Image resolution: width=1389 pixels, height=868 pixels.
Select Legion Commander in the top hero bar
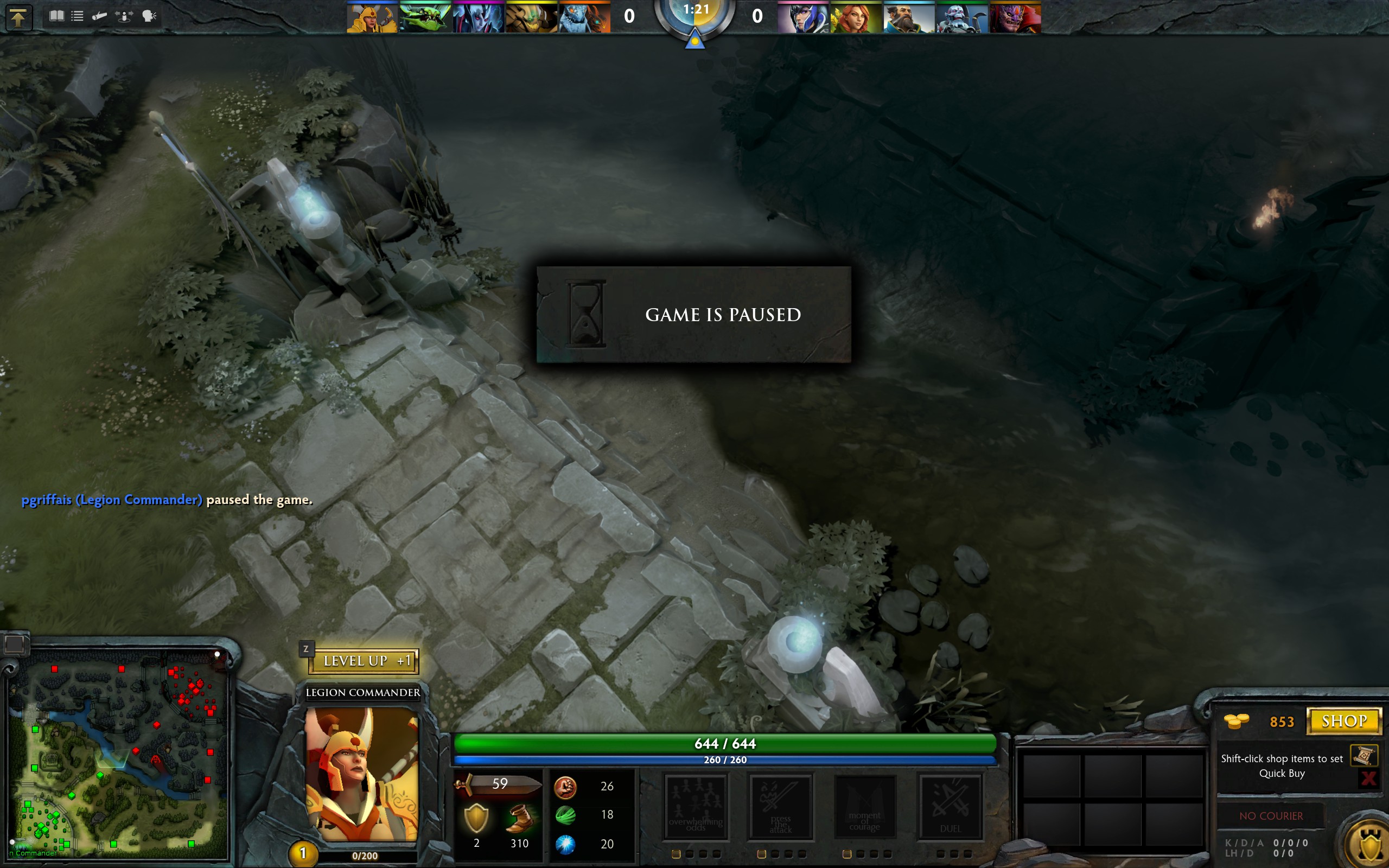(372, 17)
